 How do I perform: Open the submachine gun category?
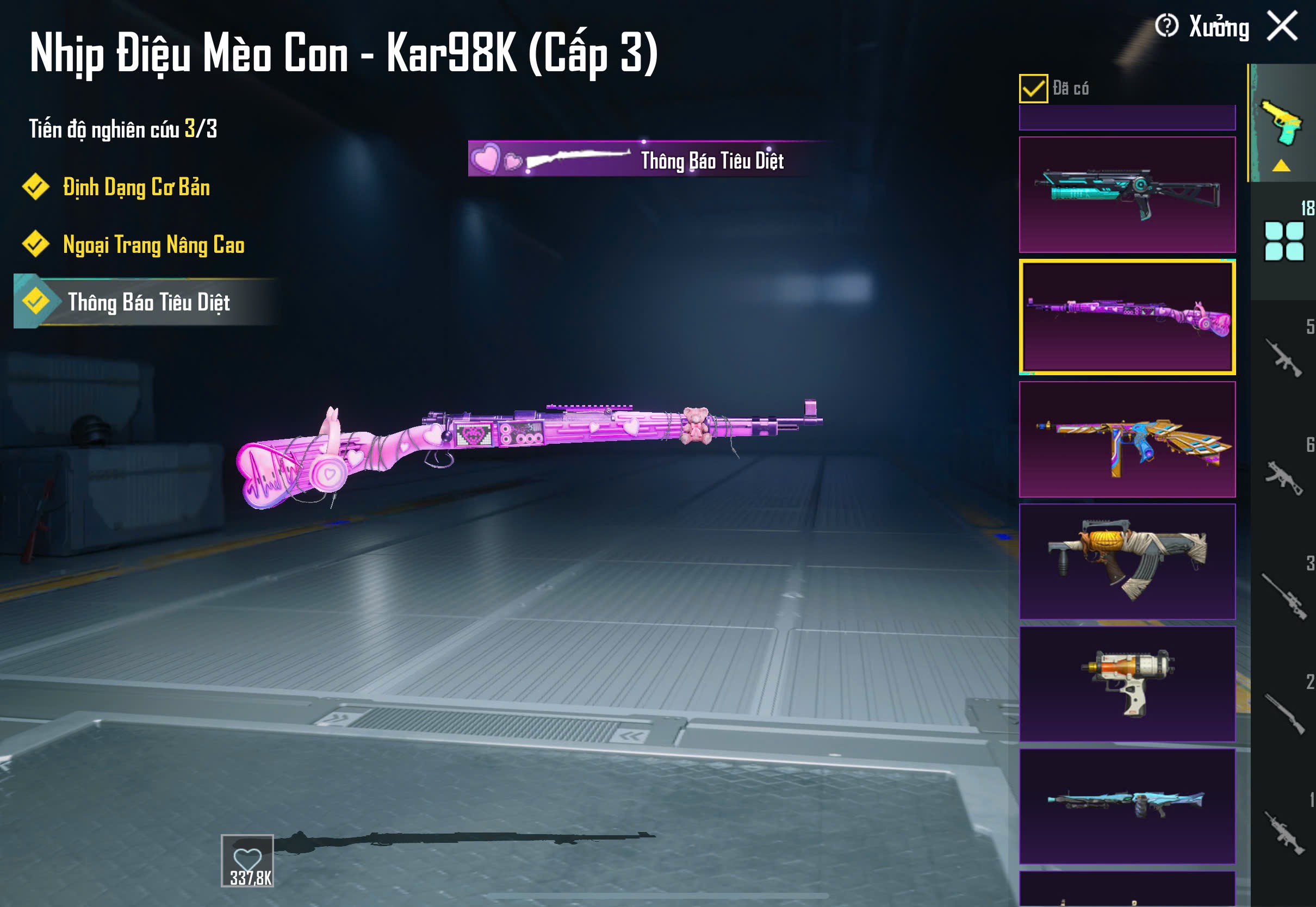tap(1283, 476)
